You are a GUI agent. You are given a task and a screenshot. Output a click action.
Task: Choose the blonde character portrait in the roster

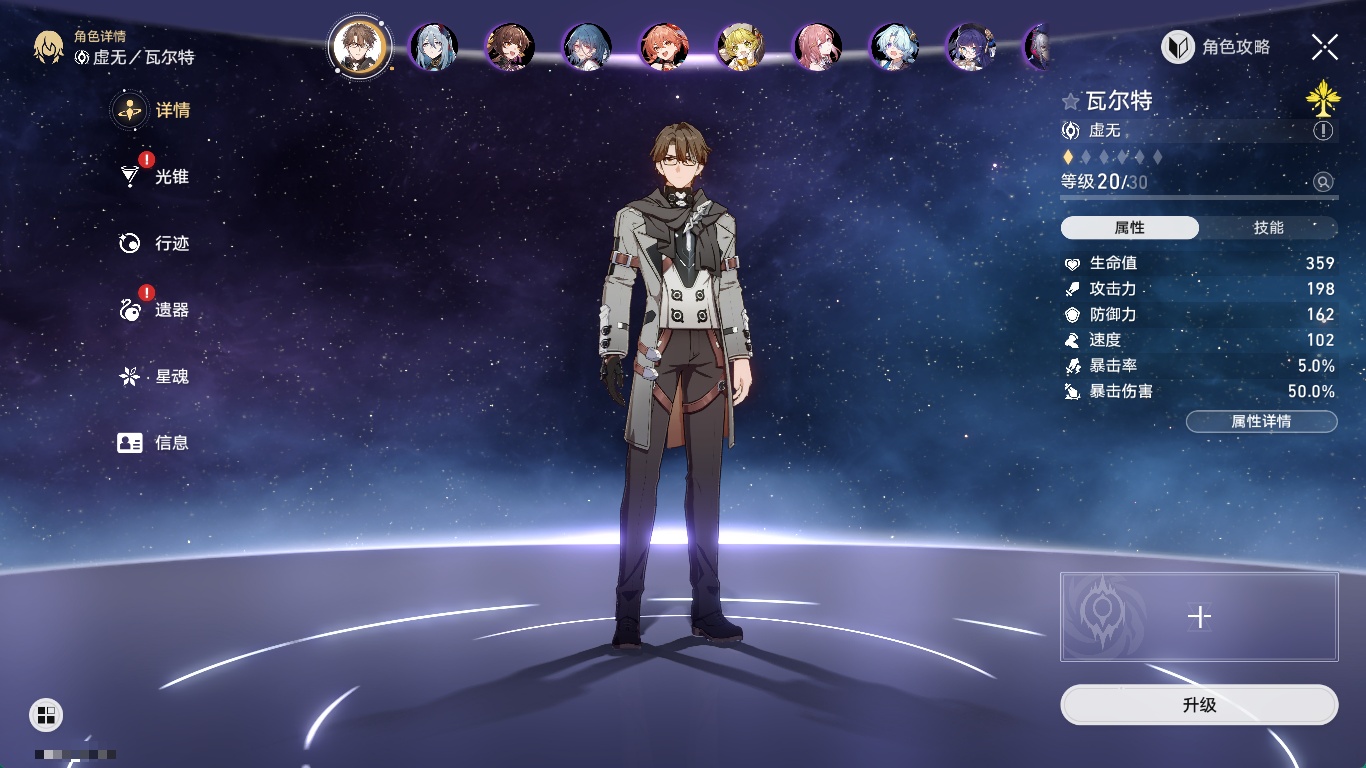(741, 47)
